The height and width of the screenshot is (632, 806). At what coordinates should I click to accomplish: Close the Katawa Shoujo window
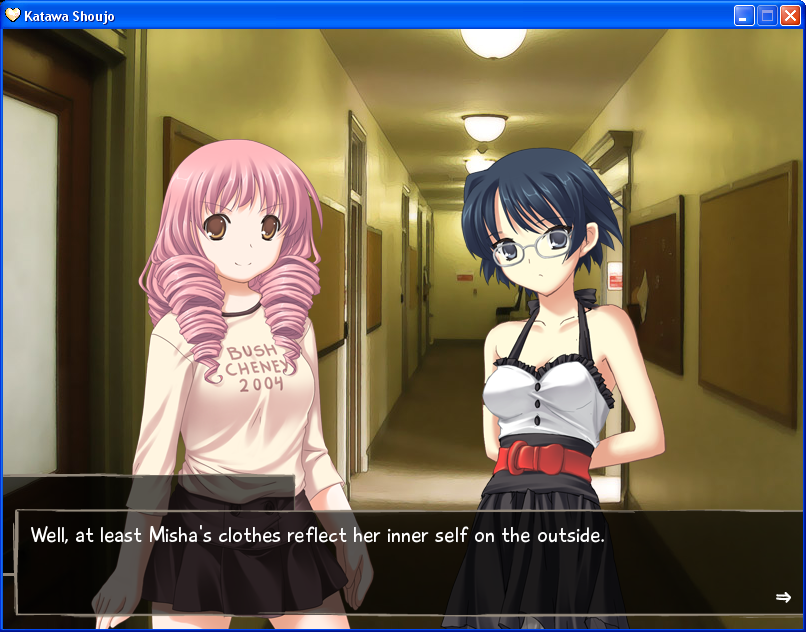790,15
